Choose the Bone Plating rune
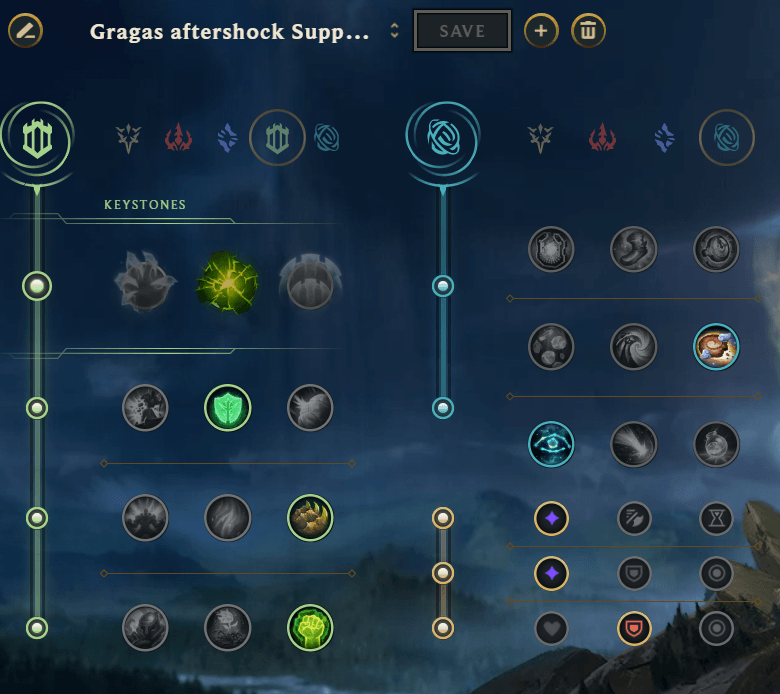Image resolution: width=780 pixels, height=694 pixels. pyautogui.click(x=310, y=518)
